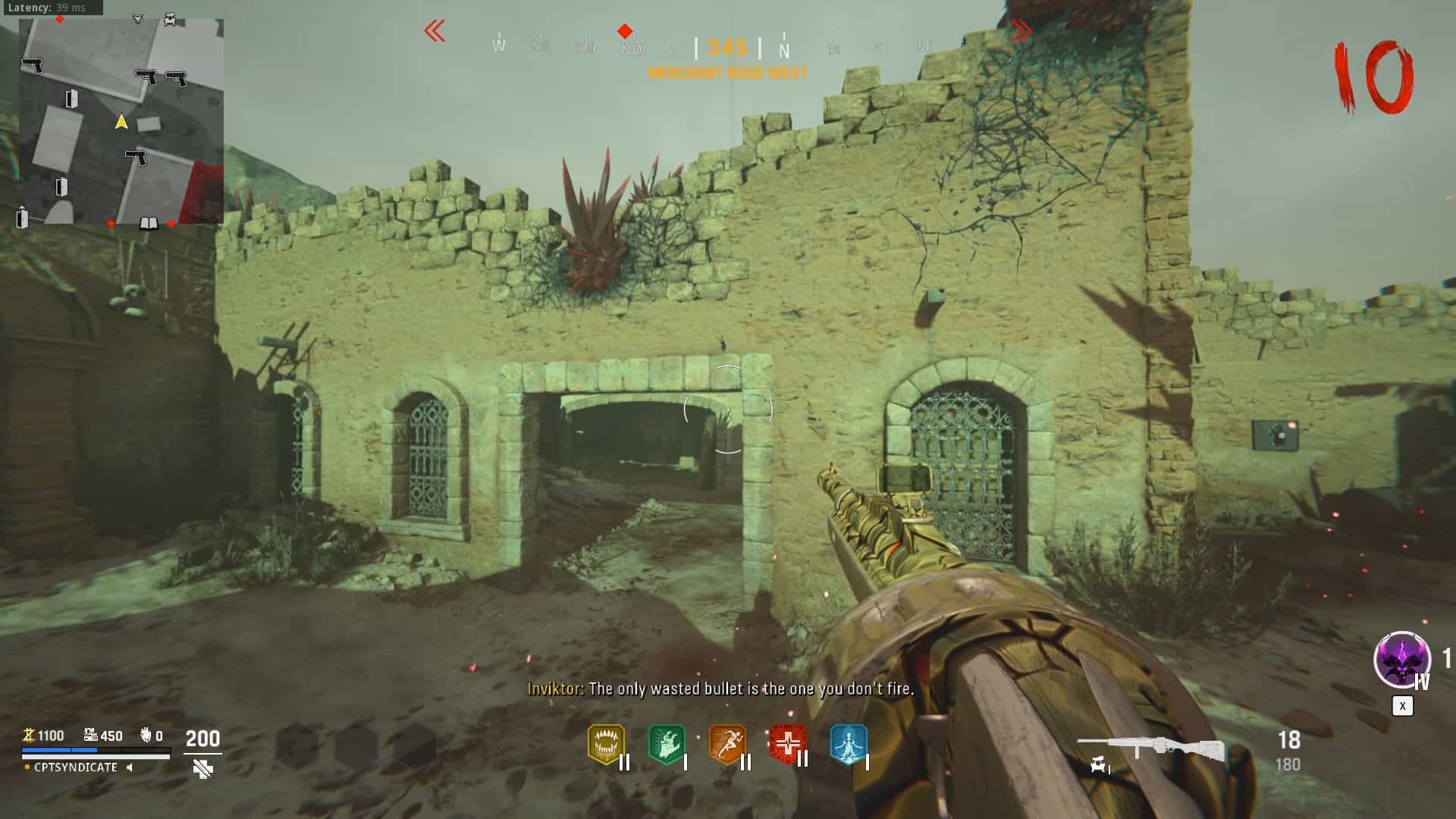
Task: Click the compass heading bar
Action: pos(728,47)
